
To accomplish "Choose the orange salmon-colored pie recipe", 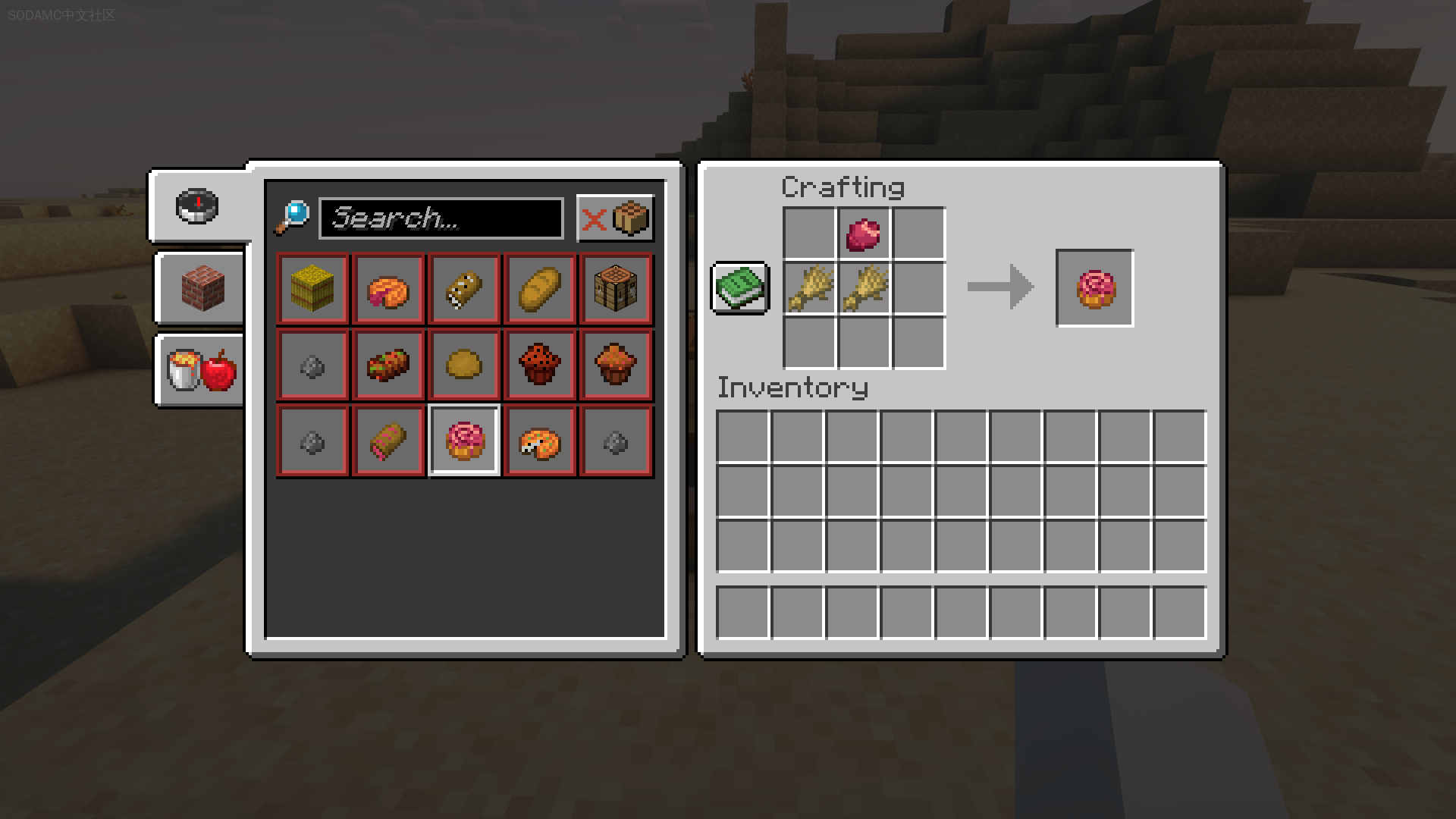I will (388, 289).
